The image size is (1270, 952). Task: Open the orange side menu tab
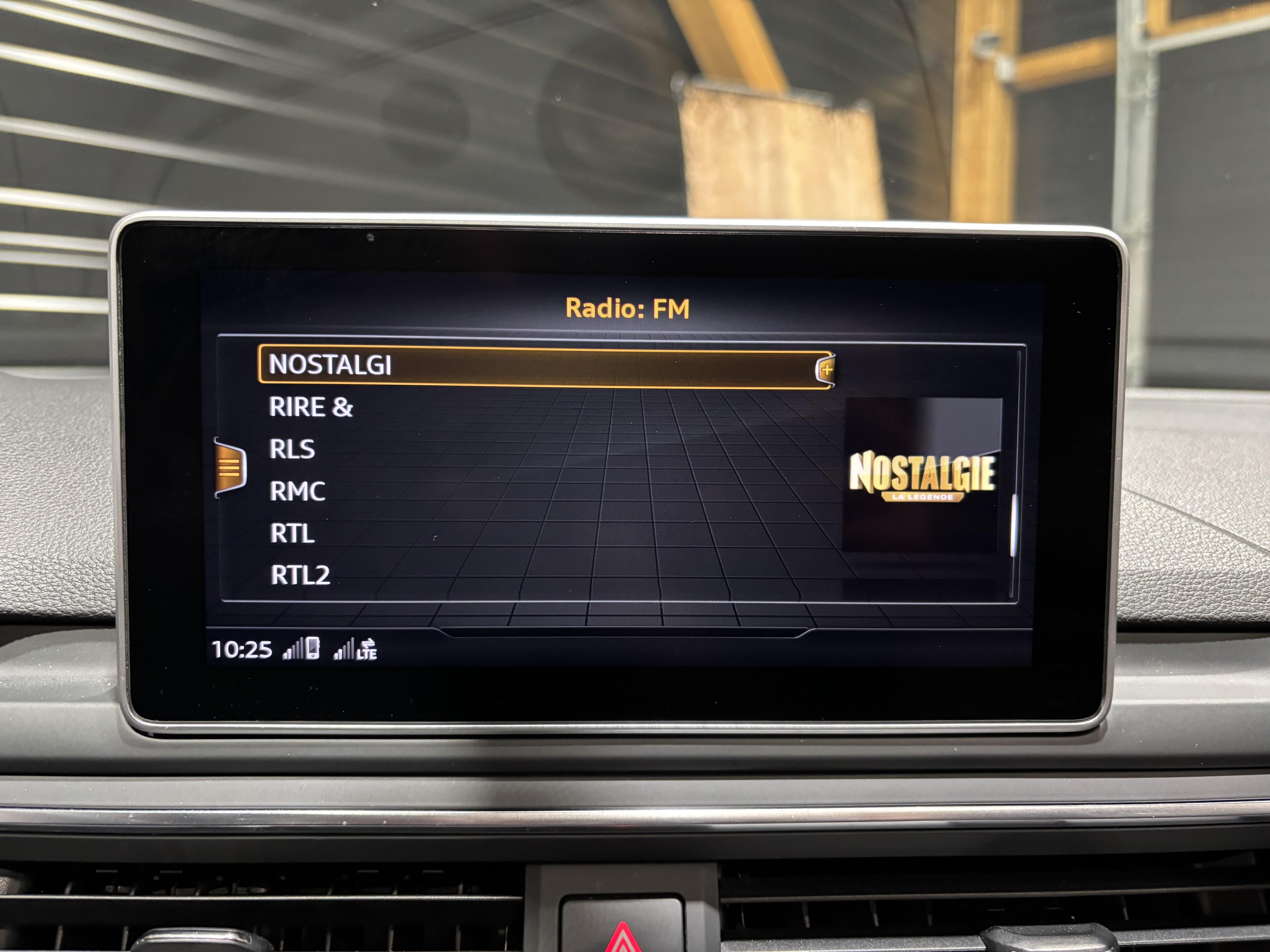(230, 468)
